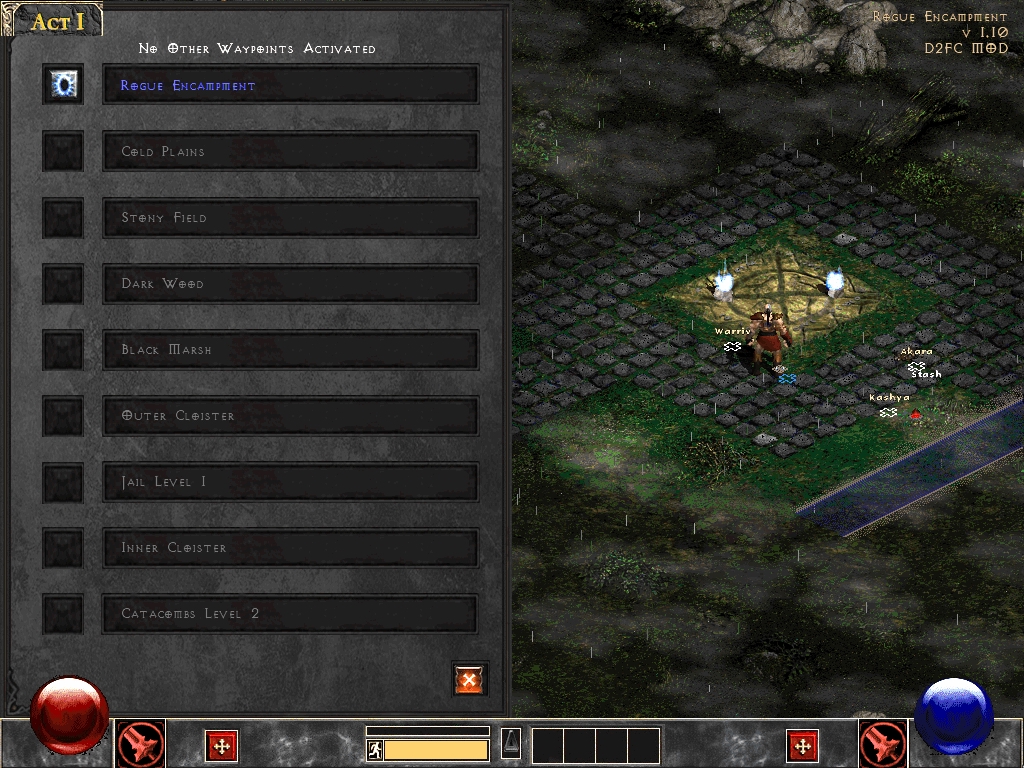Click the Inner Cloister waypoint entry
Image resolution: width=1024 pixels, height=768 pixels.
(x=290, y=547)
